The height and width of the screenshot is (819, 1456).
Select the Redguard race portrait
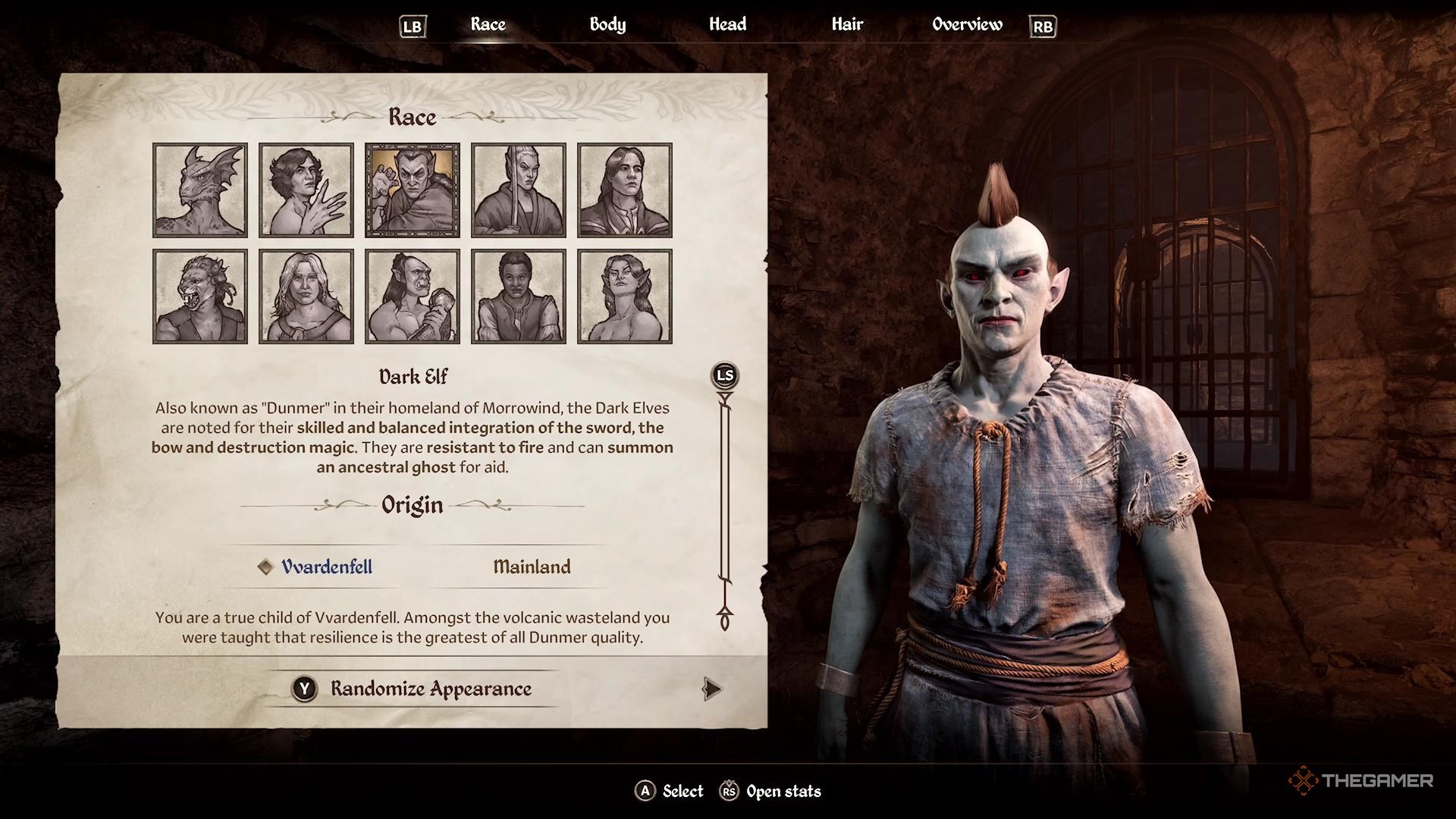(519, 297)
